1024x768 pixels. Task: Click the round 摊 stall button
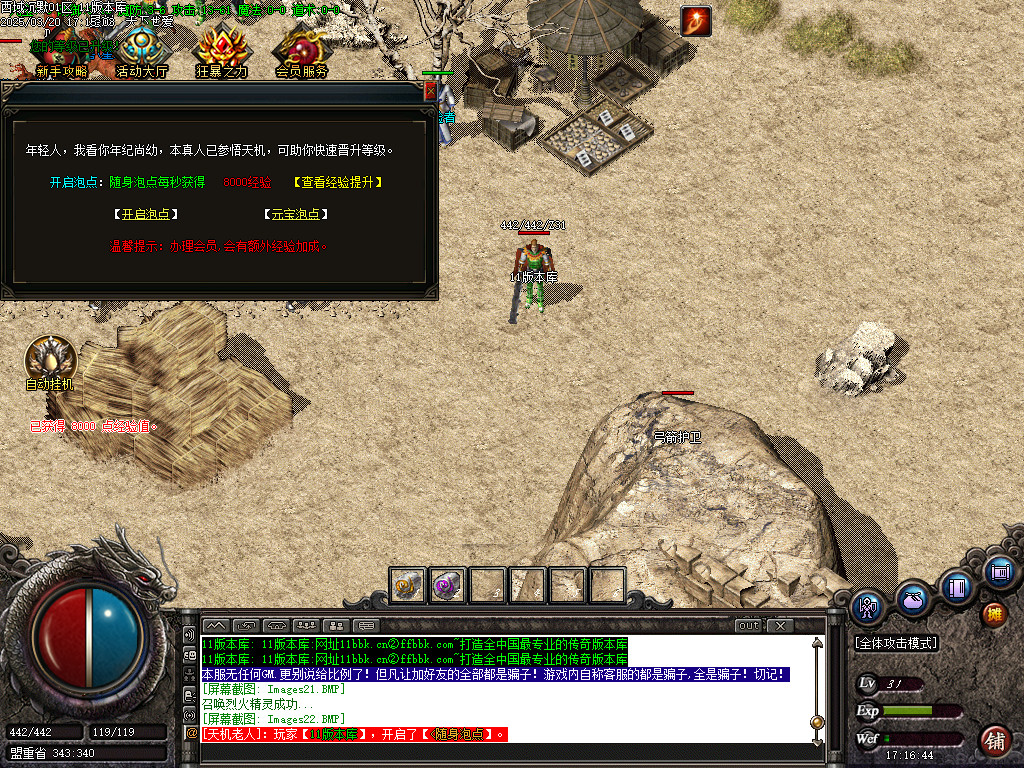pos(994,612)
